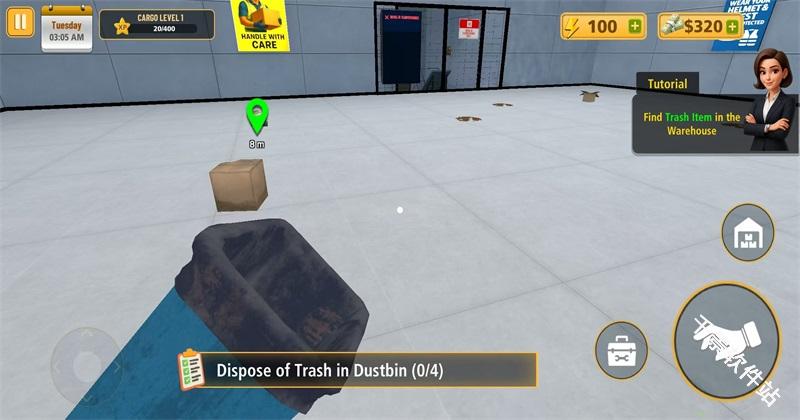The width and height of the screenshot is (800, 420).
Task: Add more cash with the plus button
Action: (x=732, y=27)
